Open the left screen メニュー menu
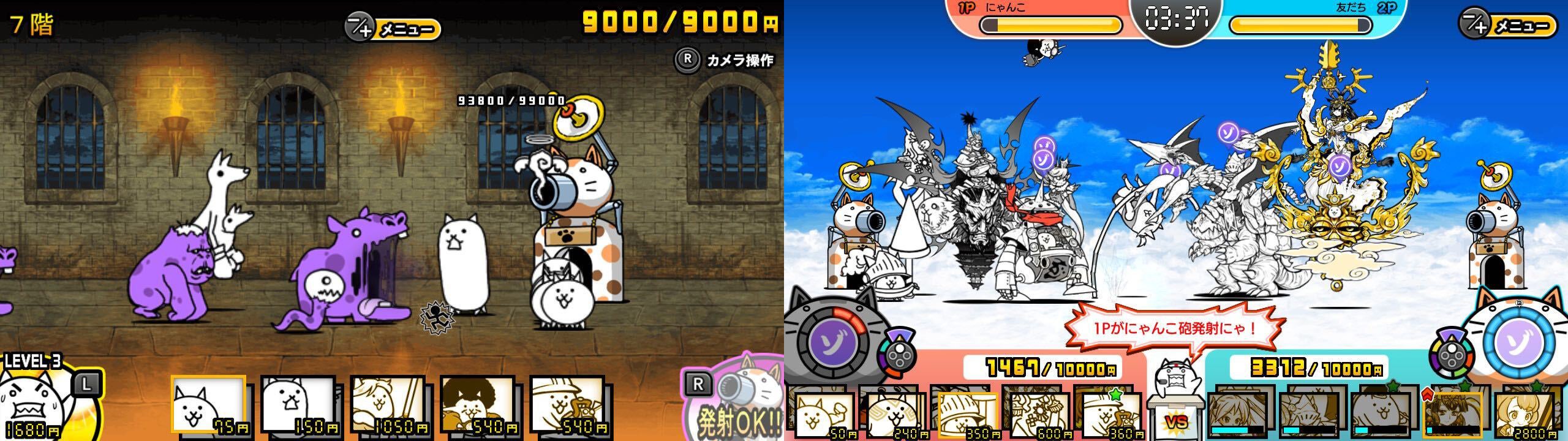The image size is (1568, 441). coord(394,27)
